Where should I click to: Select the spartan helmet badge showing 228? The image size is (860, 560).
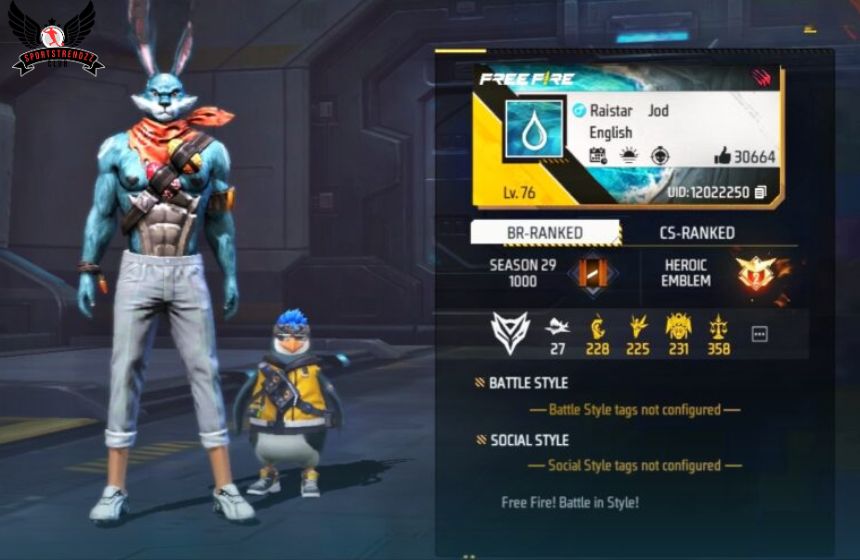(598, 326)
